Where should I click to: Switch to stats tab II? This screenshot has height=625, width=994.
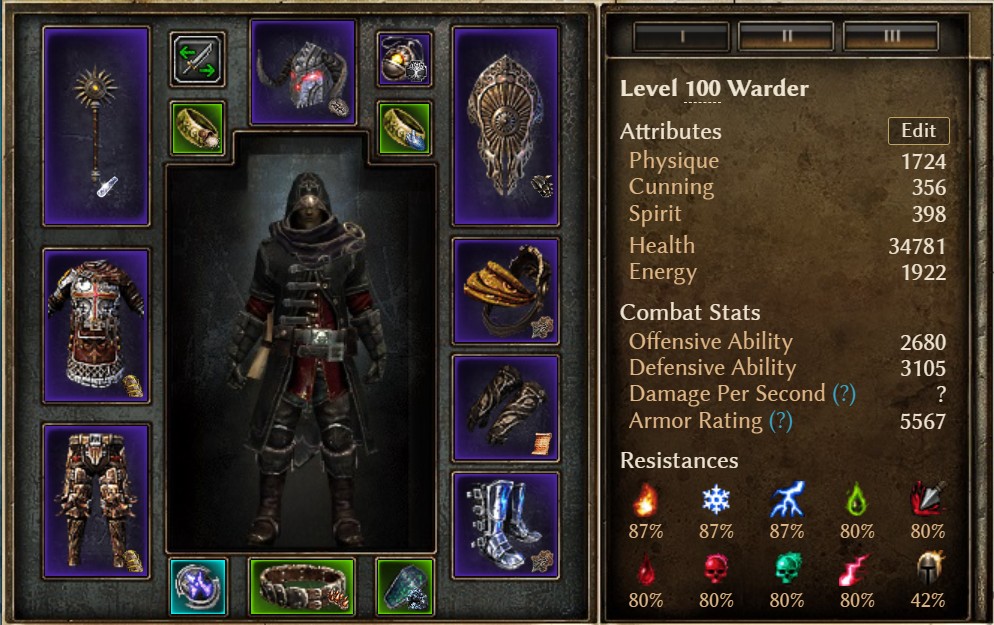click(x=787, y=37)
